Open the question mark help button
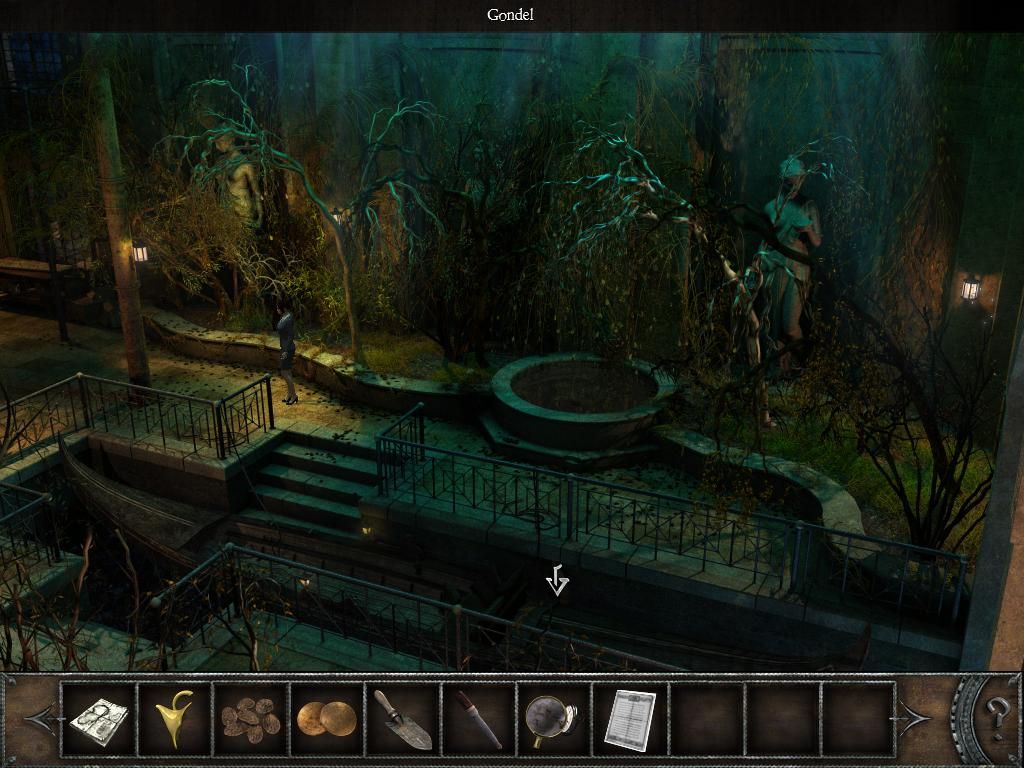 [996, 717]
